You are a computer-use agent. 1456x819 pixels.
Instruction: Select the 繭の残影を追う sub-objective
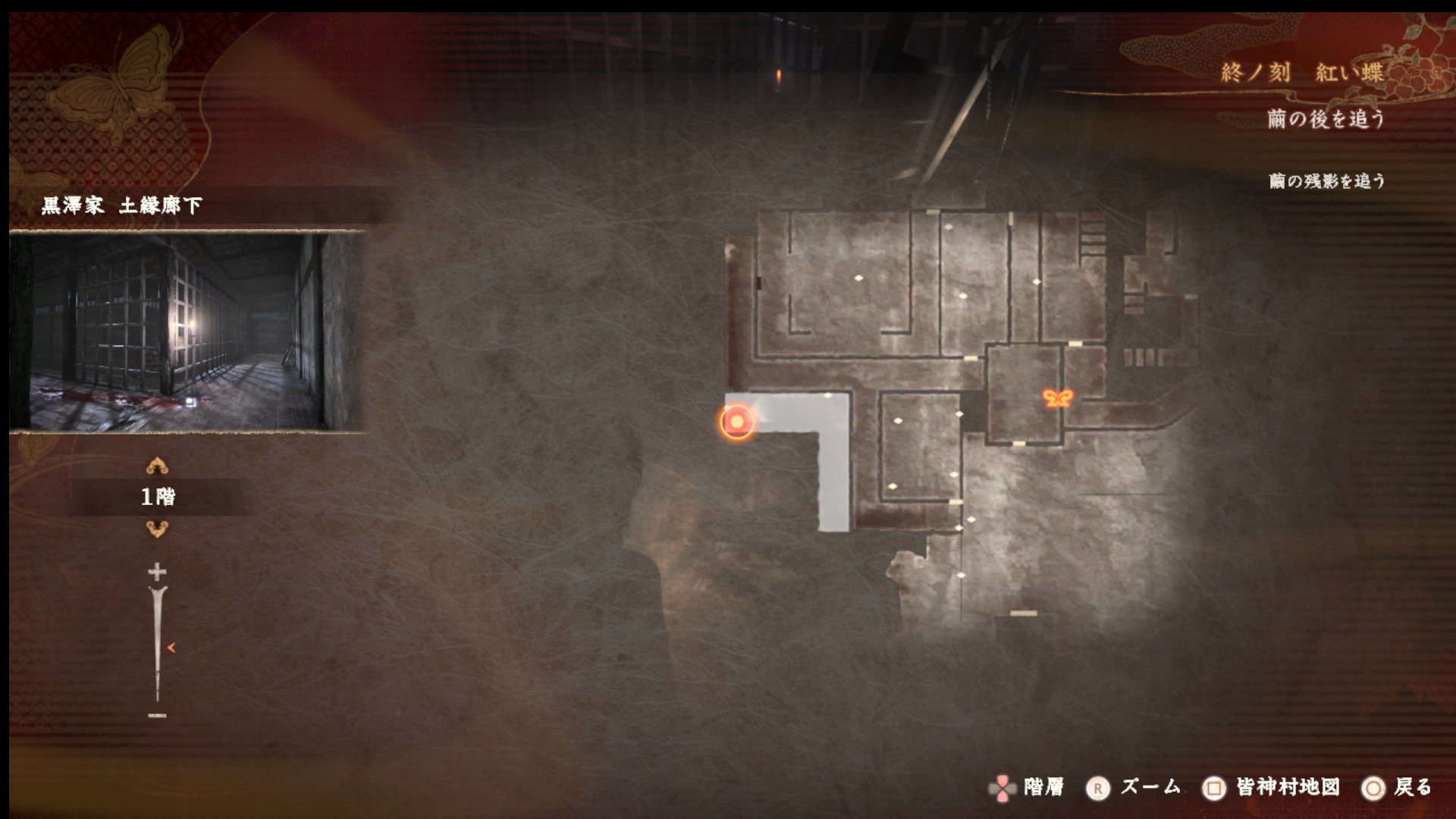tap(1326, 180)
